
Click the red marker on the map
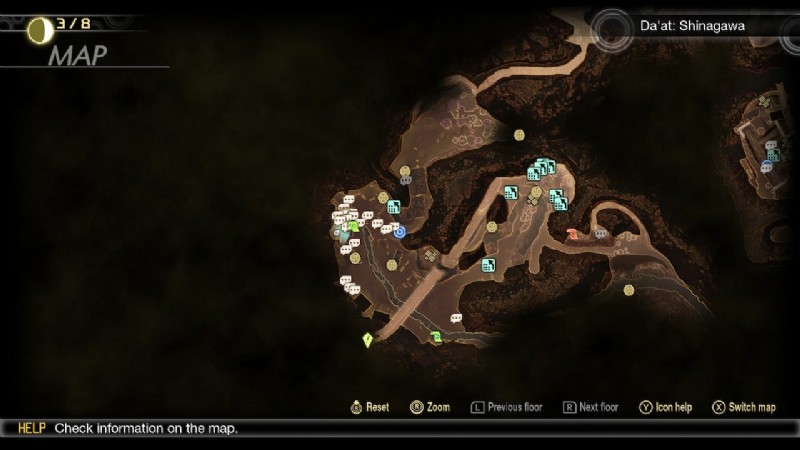pos(572,234)
